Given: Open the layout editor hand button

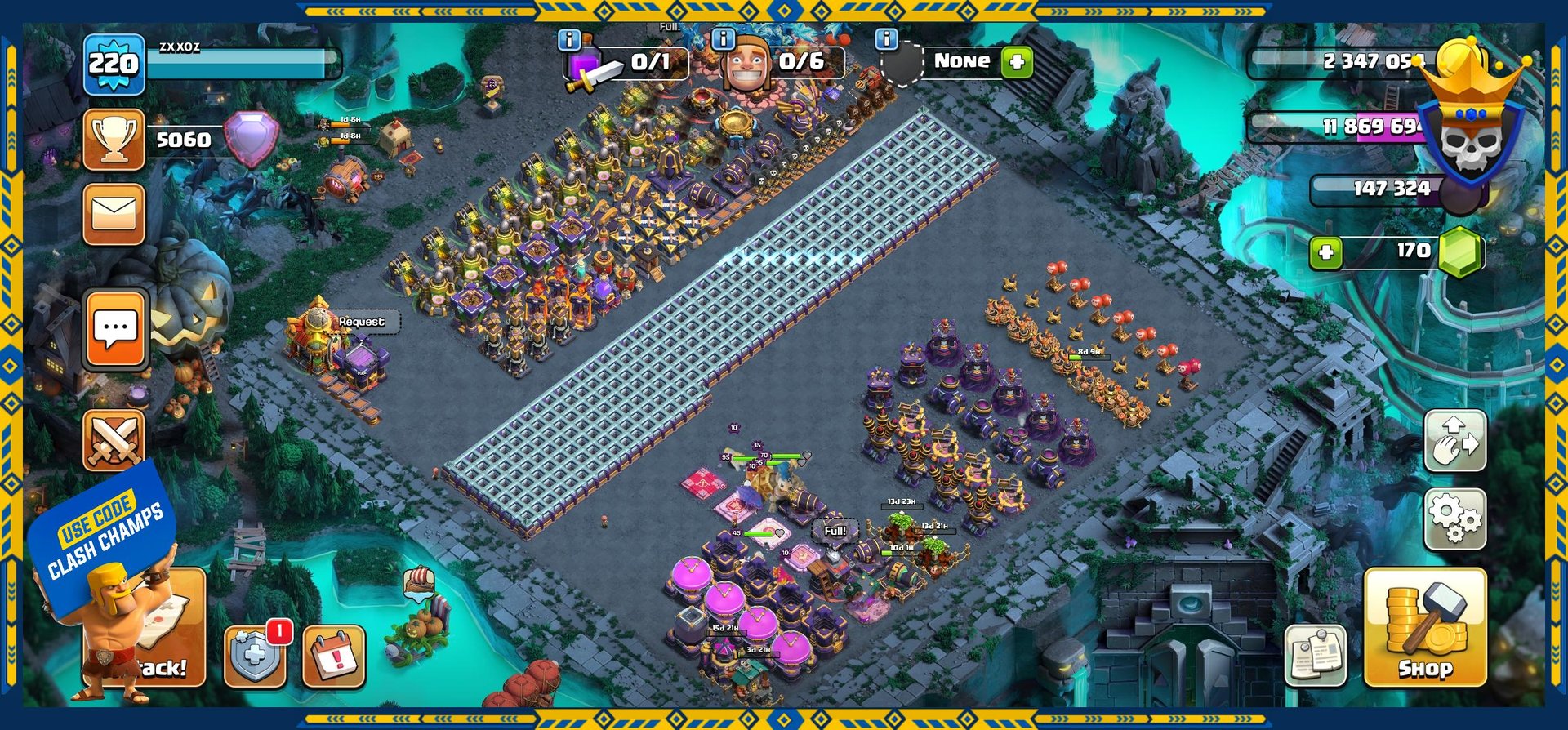Looking at the screenshot, I should click(1454, 441).
